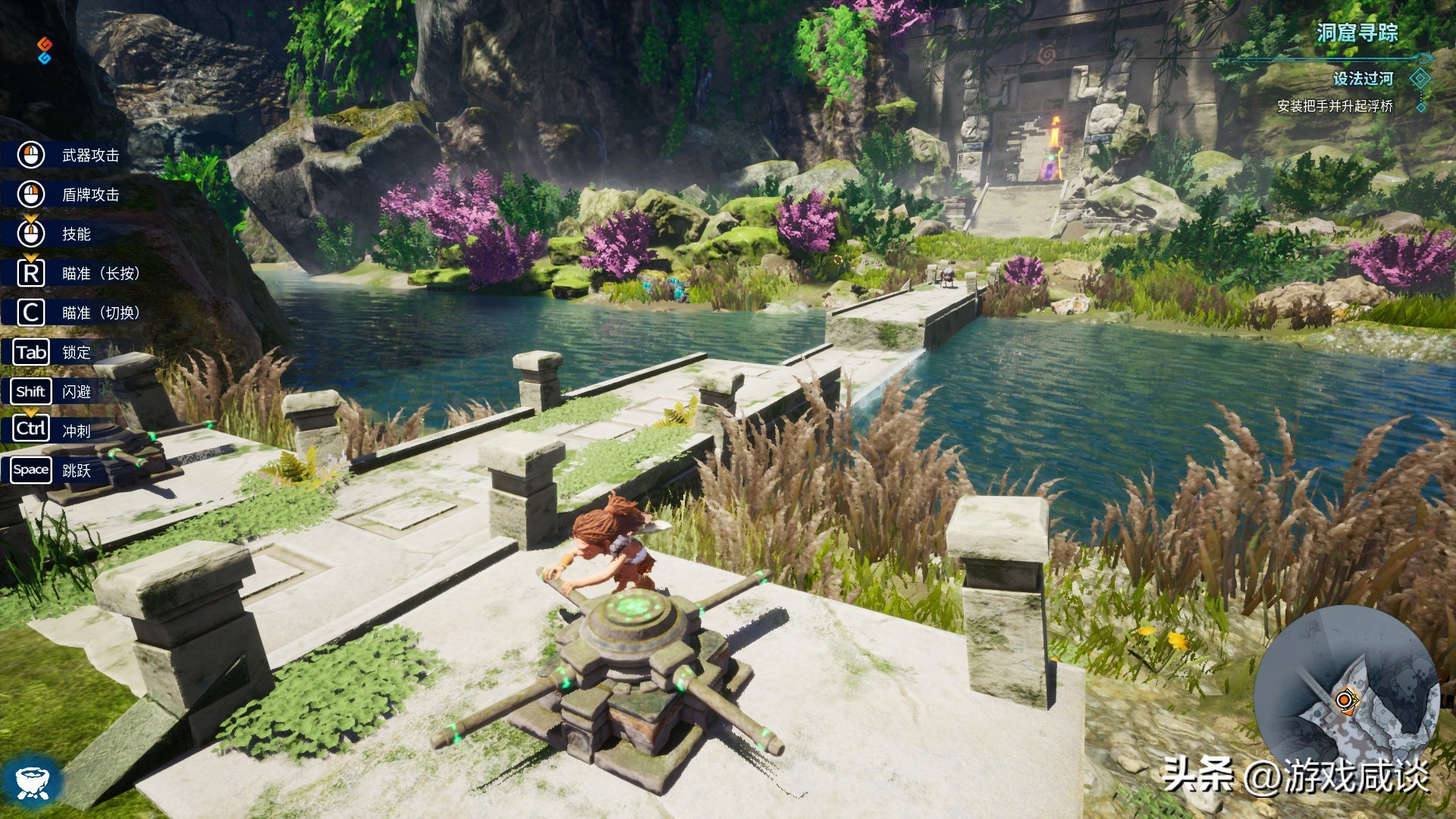Select the 设法过河 objective entry
Screen dimensions: 1456x819
1363,79
